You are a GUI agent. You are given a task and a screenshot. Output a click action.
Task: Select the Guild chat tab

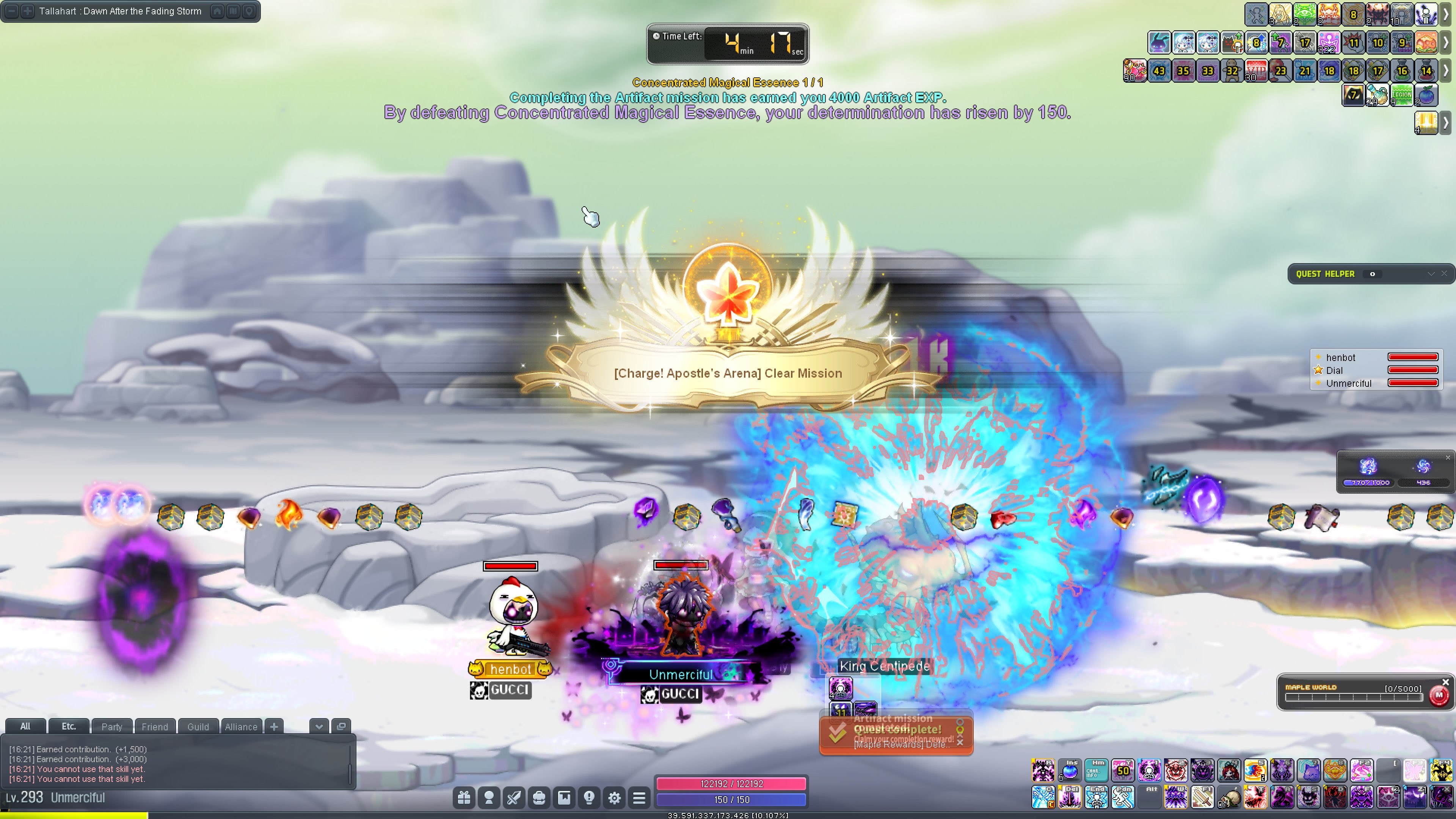tap(198, 726)
